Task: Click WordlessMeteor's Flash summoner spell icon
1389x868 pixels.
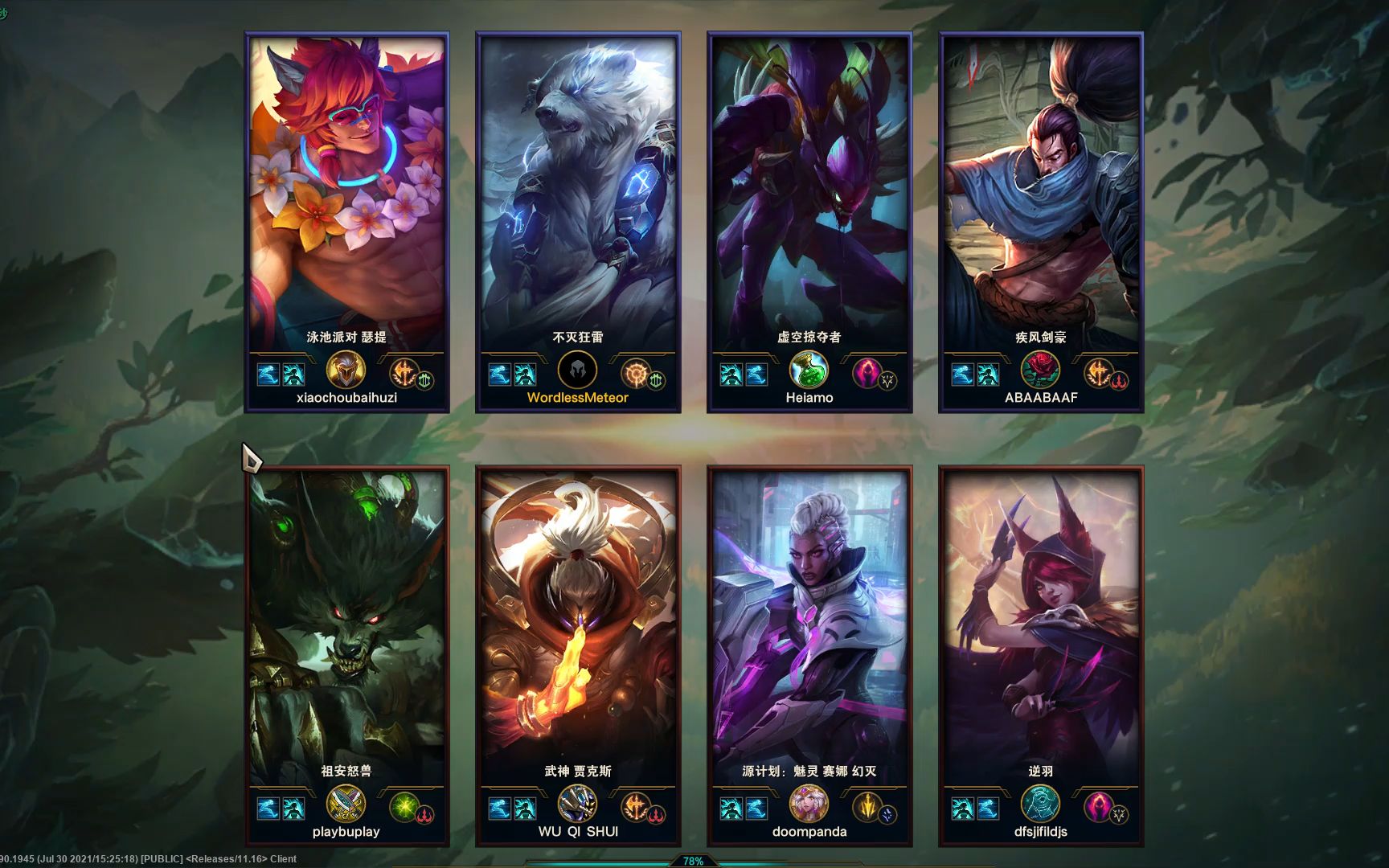Action: pos(502,372)
